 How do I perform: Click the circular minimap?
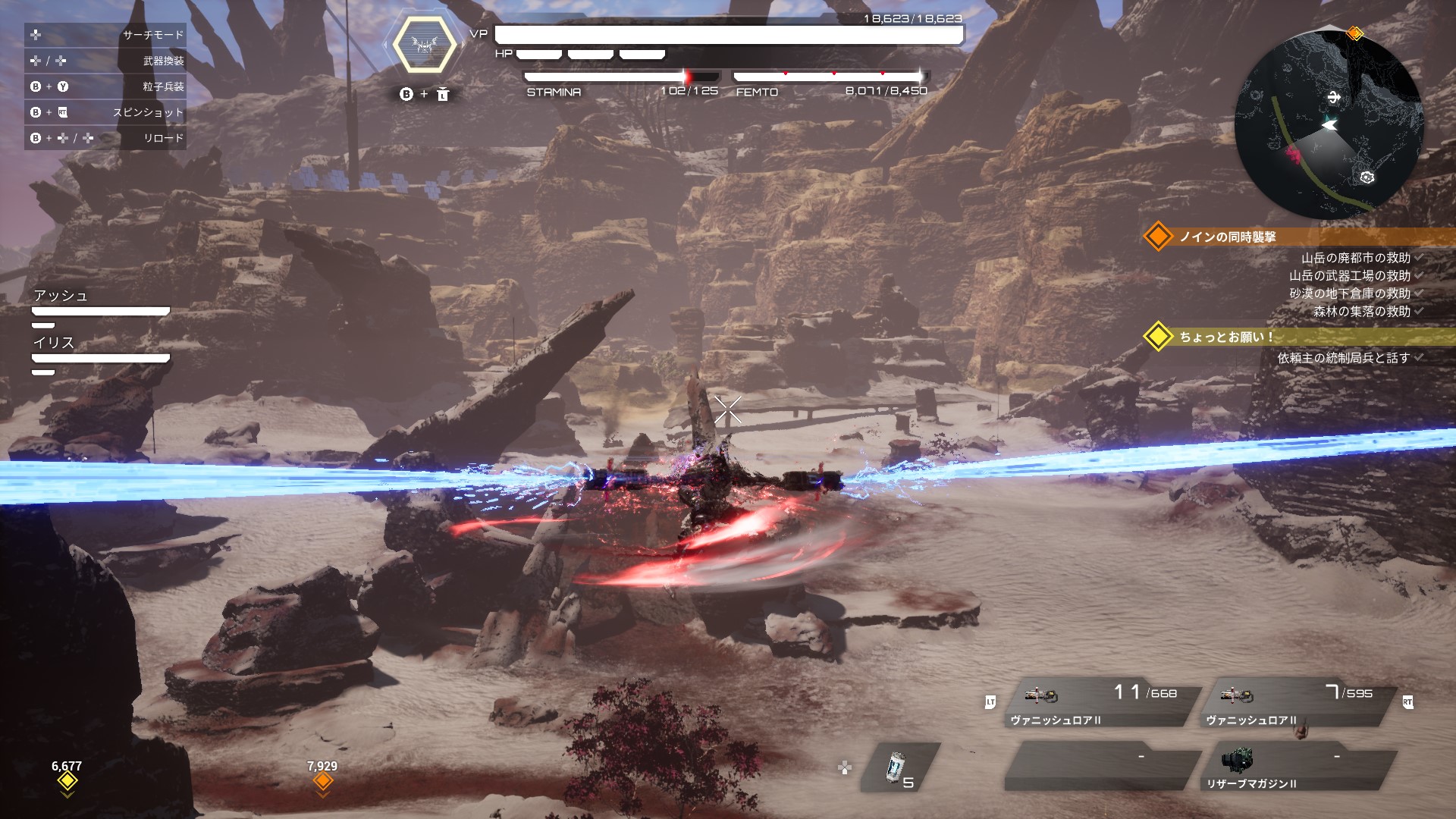coord(1329,126)
